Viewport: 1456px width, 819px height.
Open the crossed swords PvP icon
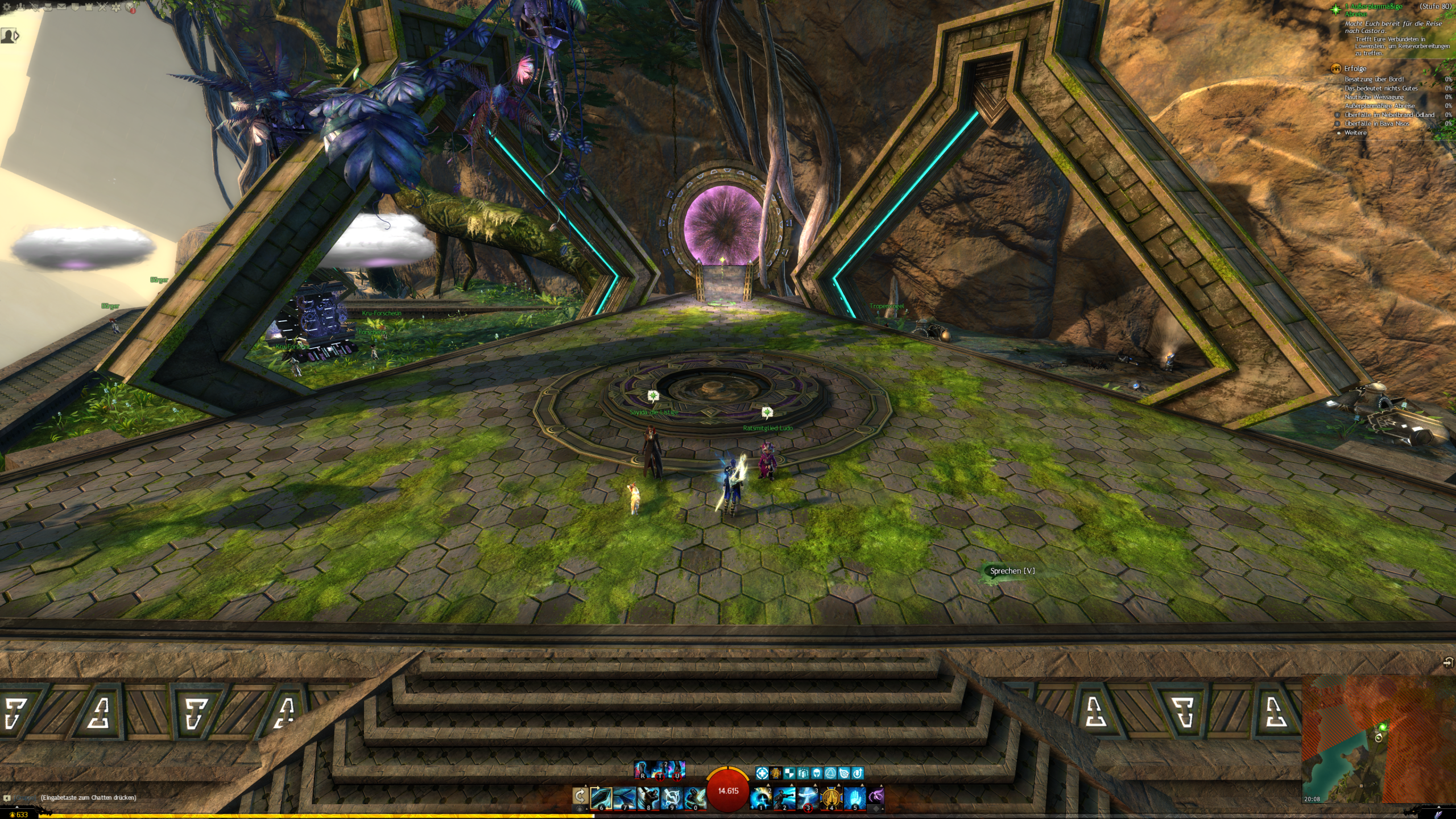102,7
